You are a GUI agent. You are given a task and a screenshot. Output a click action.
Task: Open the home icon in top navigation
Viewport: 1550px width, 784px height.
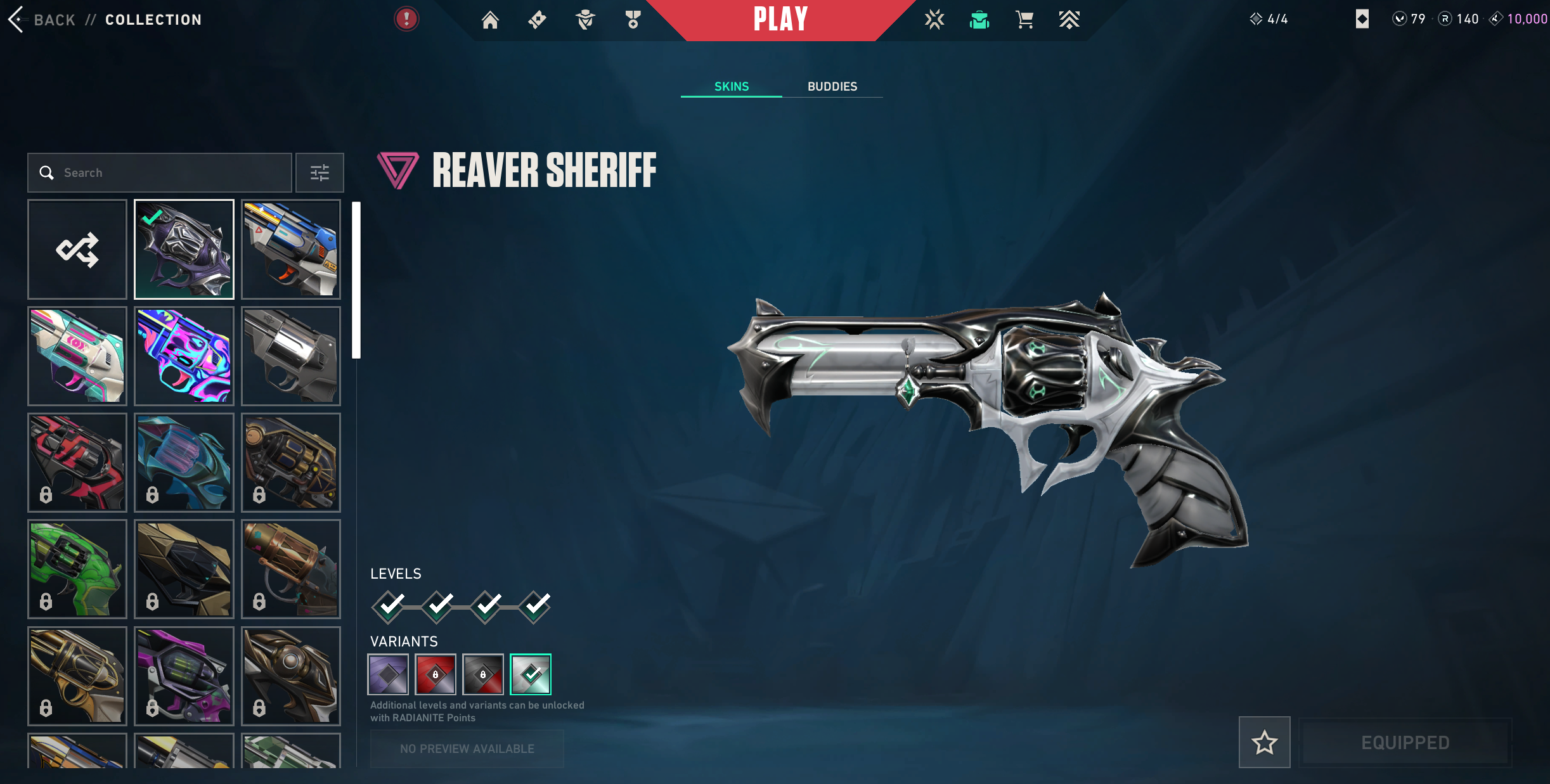(x=489, y=20)
